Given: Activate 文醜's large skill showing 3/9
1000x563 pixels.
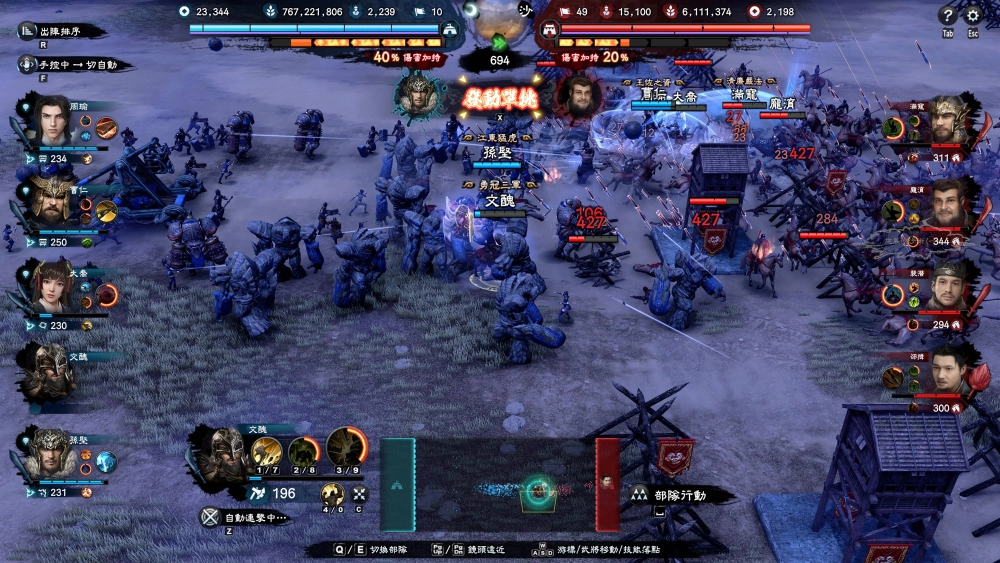Looking at the screenshot, I should click(346, 447).
